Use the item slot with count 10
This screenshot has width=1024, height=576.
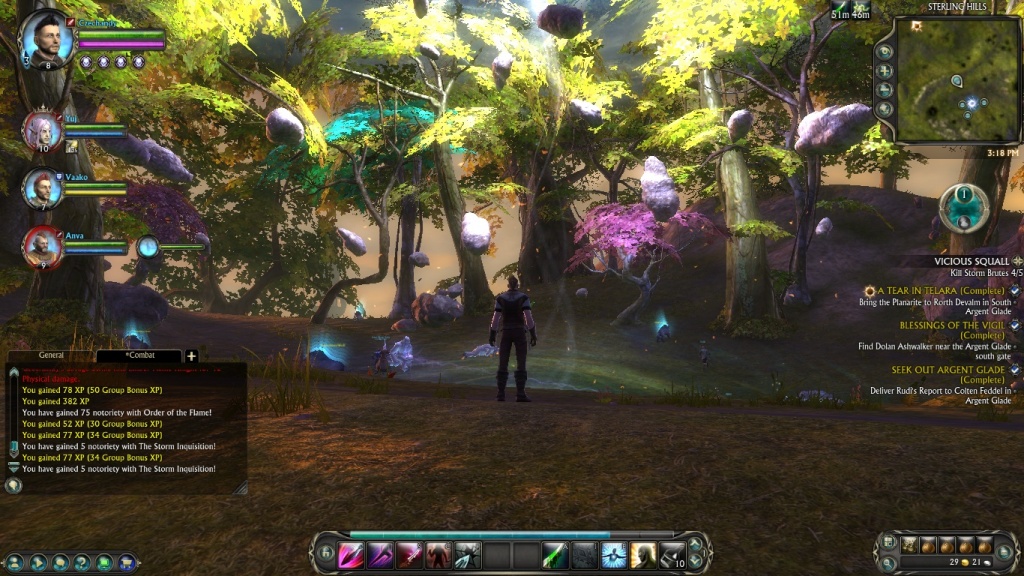coord(671,554)
